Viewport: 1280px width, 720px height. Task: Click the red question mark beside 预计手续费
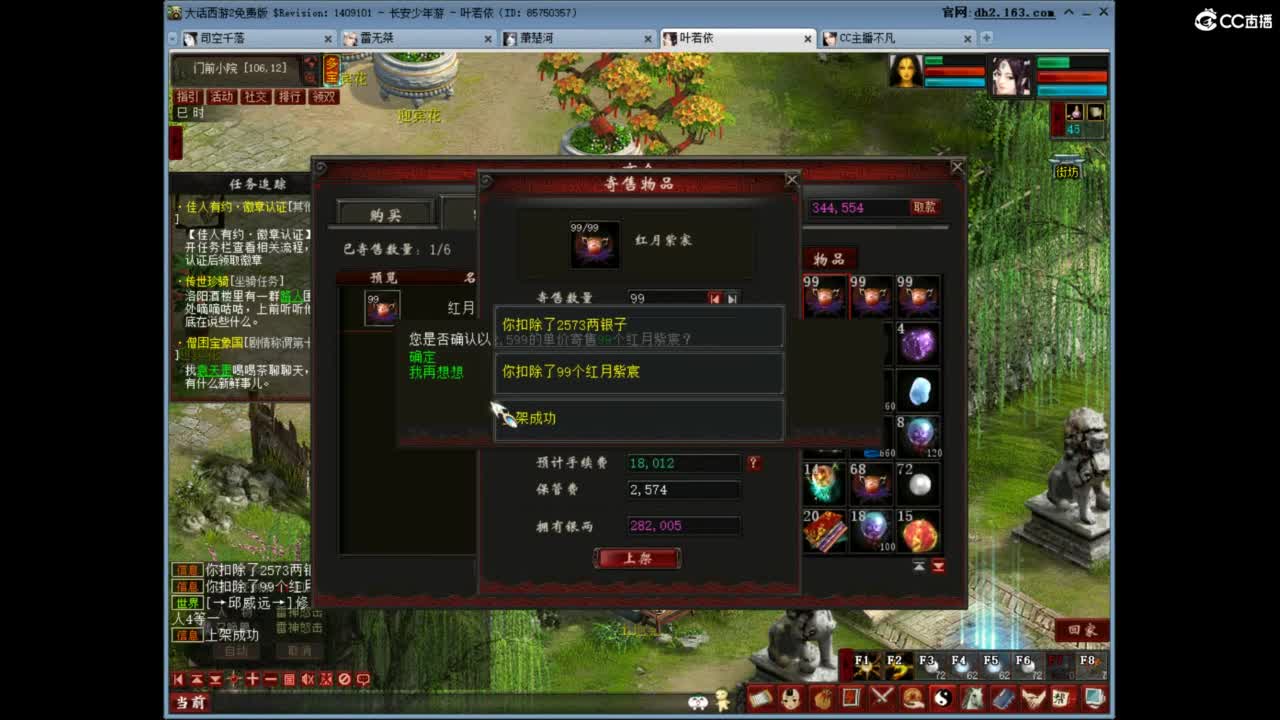(x=754, y=462)
